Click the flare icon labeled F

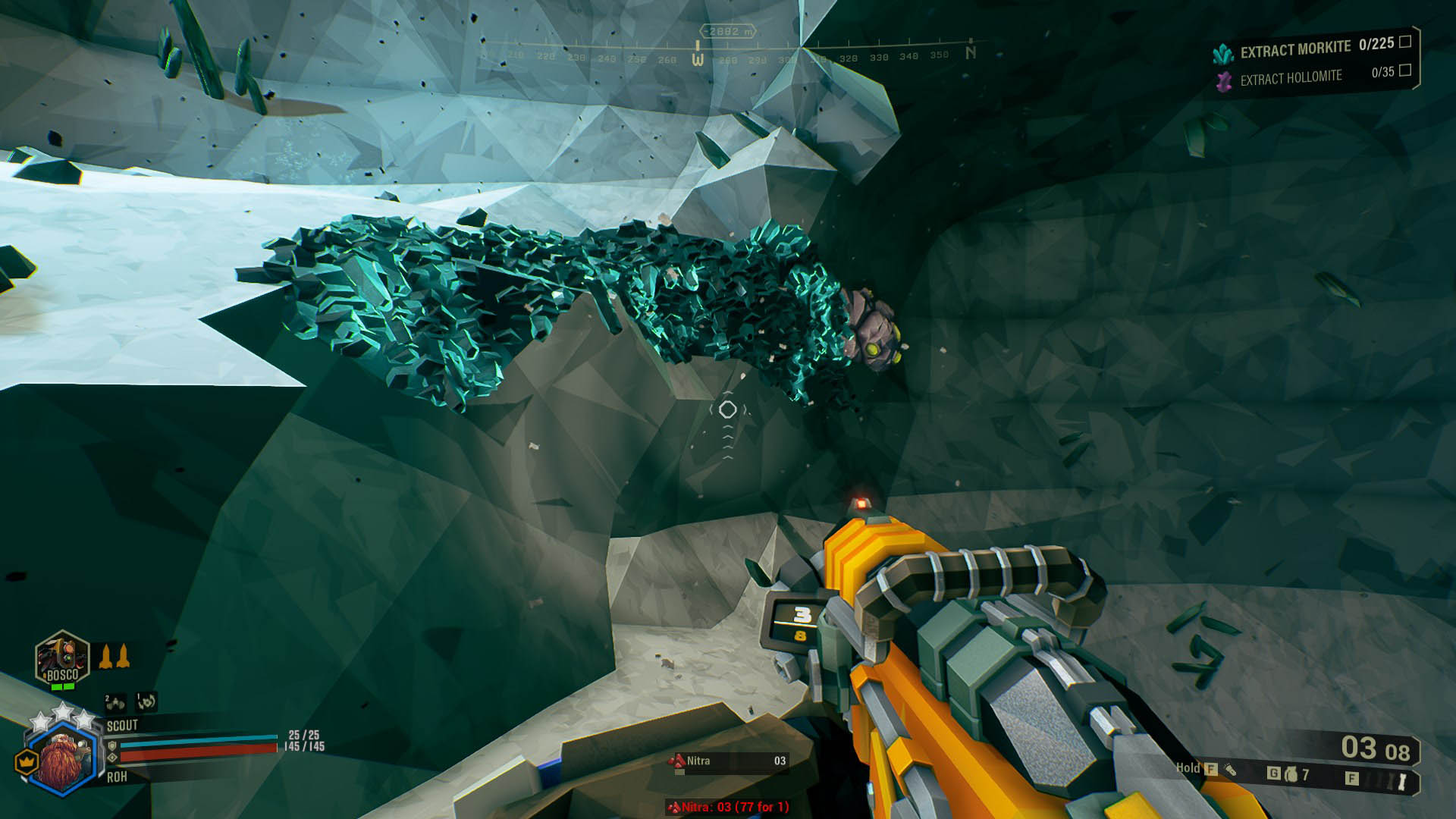tap(1354, 777)
